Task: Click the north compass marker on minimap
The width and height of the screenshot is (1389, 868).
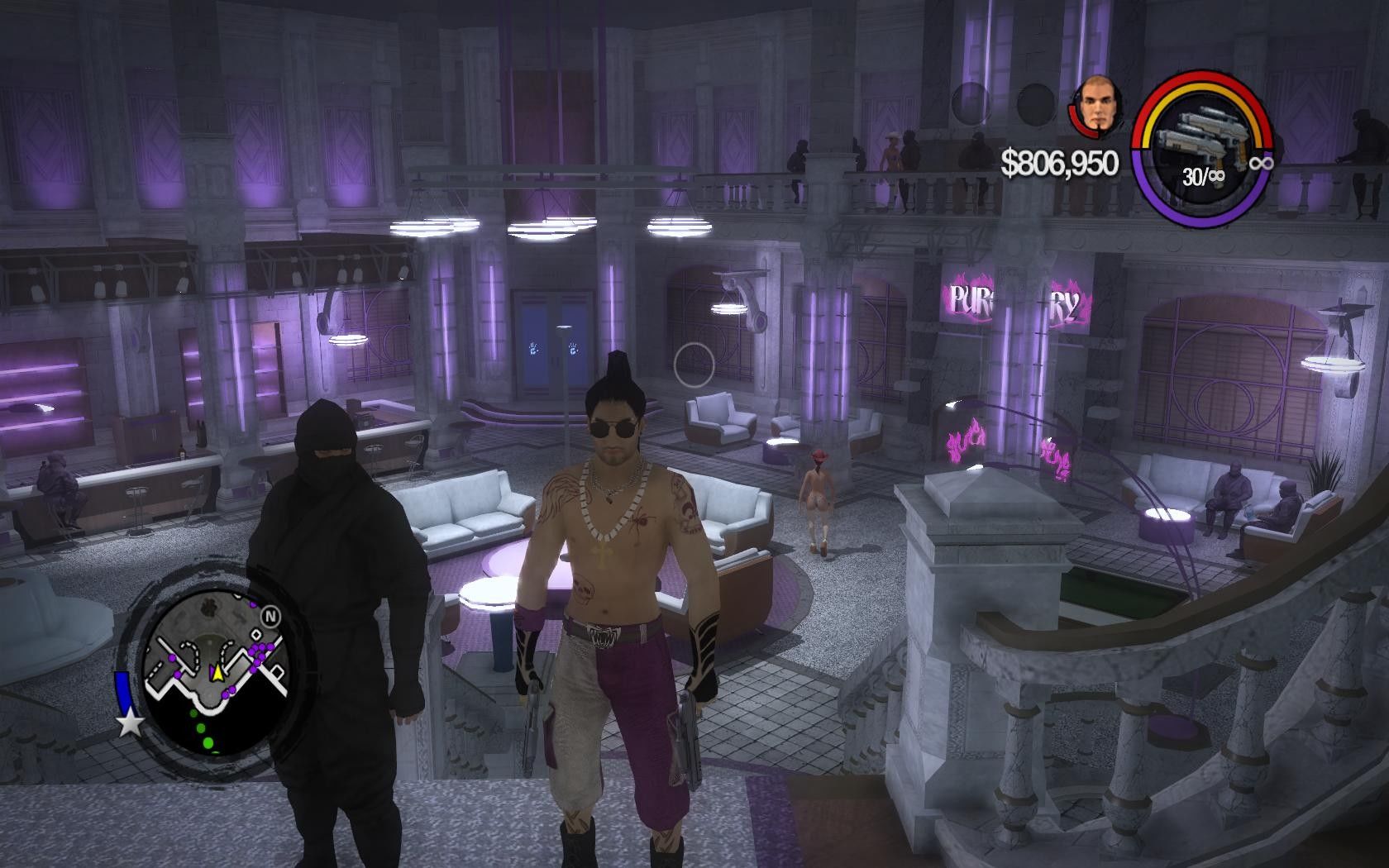Action: click(x=270, y=617)
